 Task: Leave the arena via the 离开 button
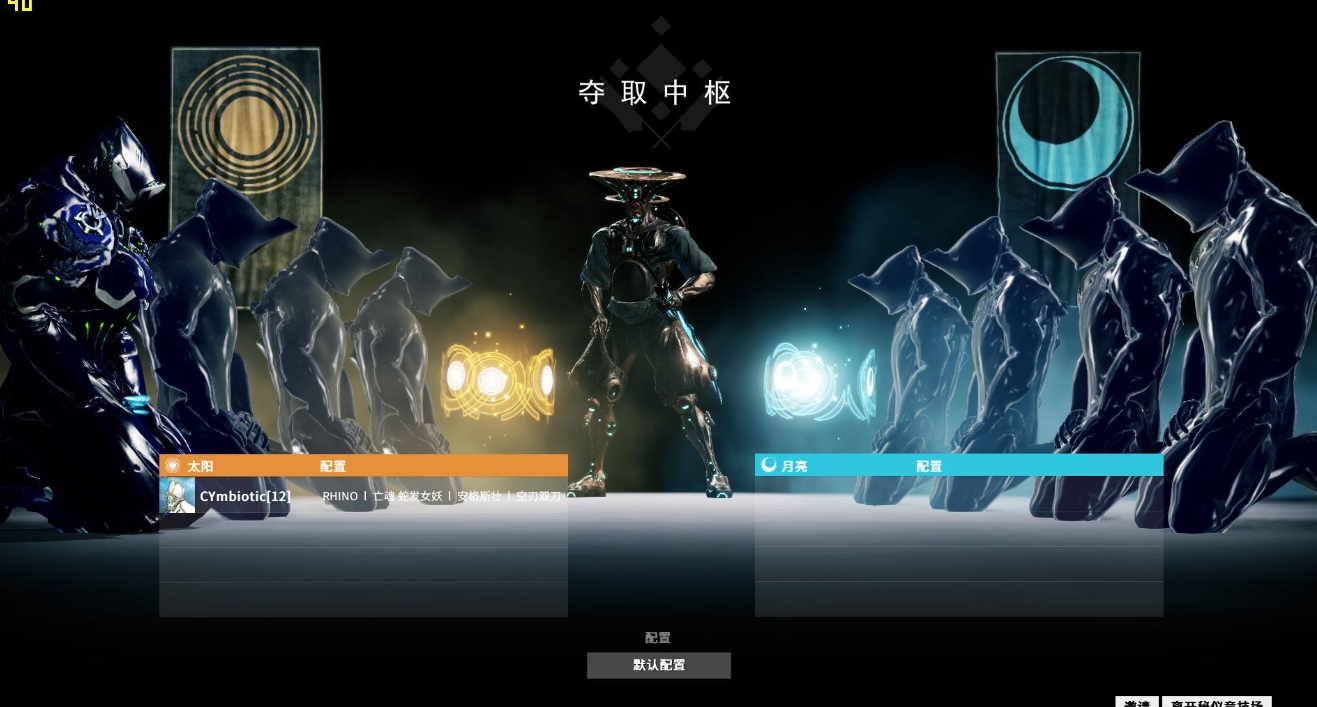coord(1216,702)
